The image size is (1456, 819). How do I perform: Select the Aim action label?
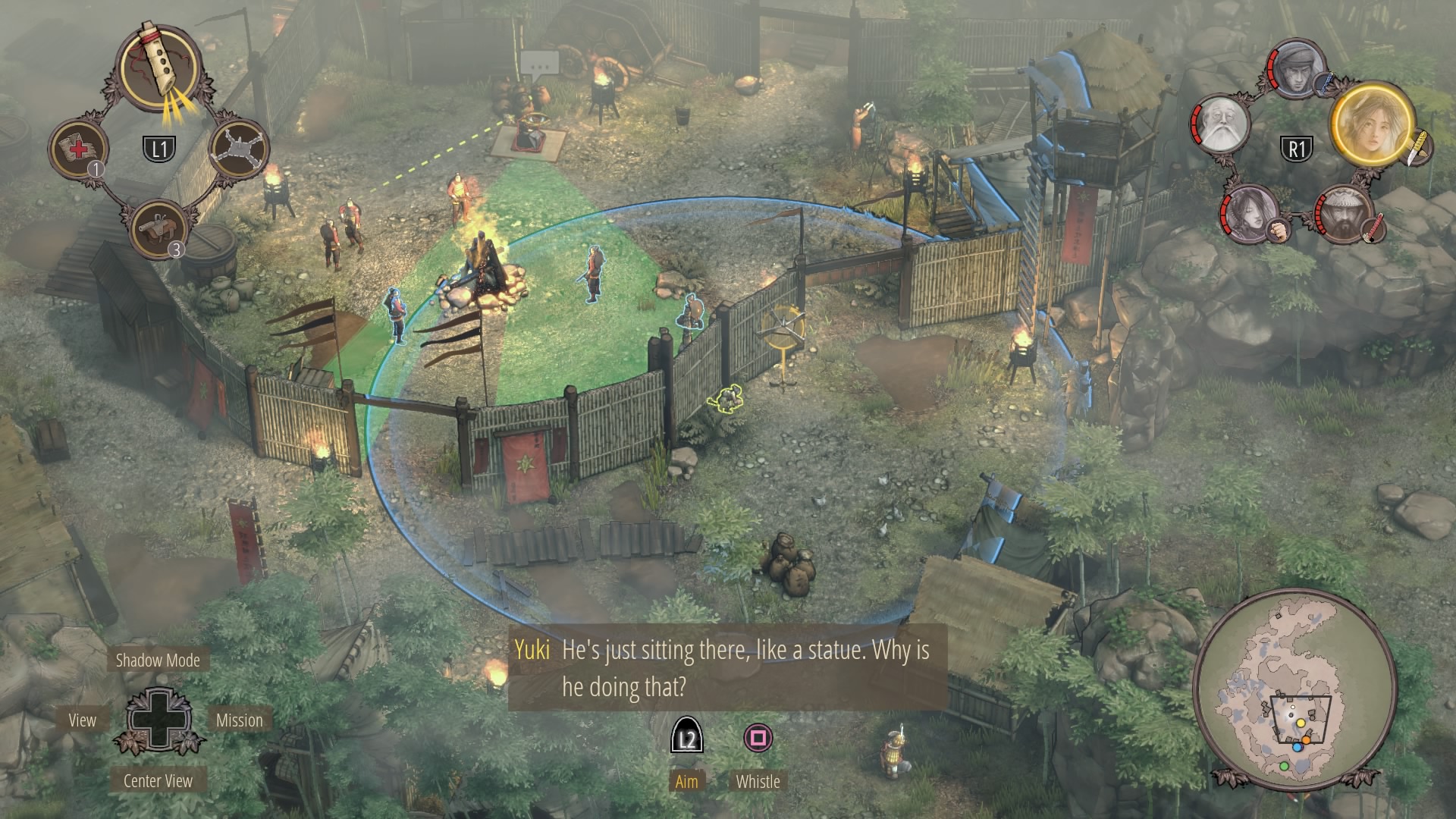[x=686, y=782]
